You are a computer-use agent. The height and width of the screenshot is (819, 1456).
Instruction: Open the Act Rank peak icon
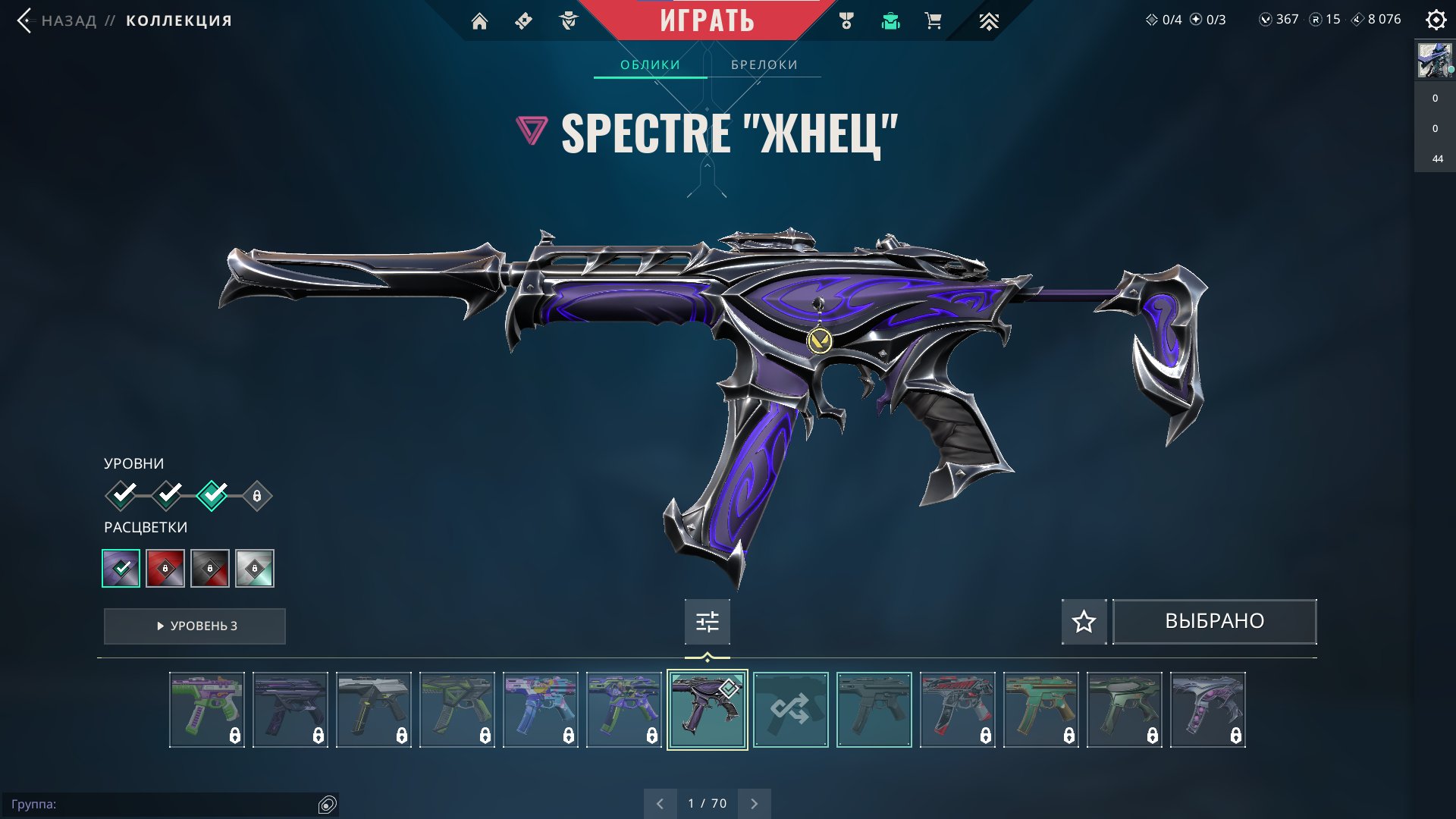point(987,21)
